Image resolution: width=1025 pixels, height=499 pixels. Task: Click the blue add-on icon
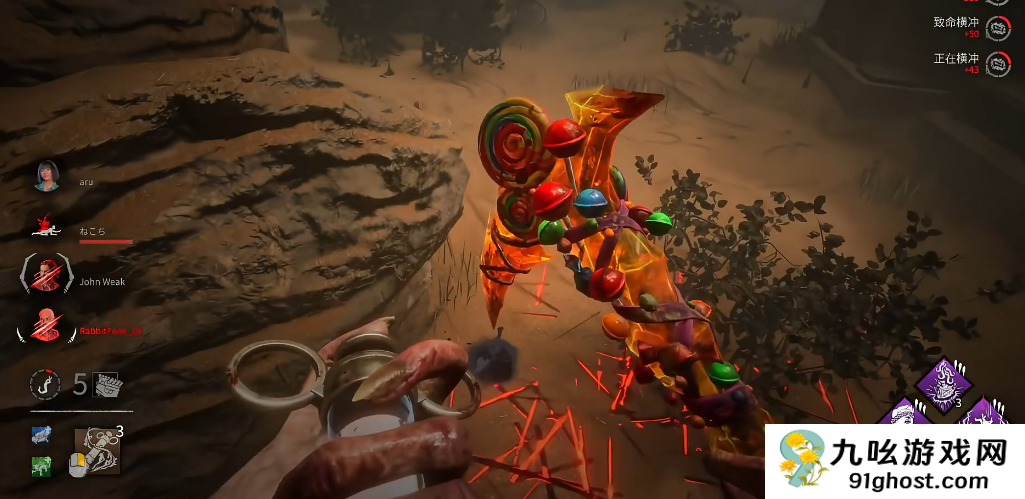[x=42, y=435]
